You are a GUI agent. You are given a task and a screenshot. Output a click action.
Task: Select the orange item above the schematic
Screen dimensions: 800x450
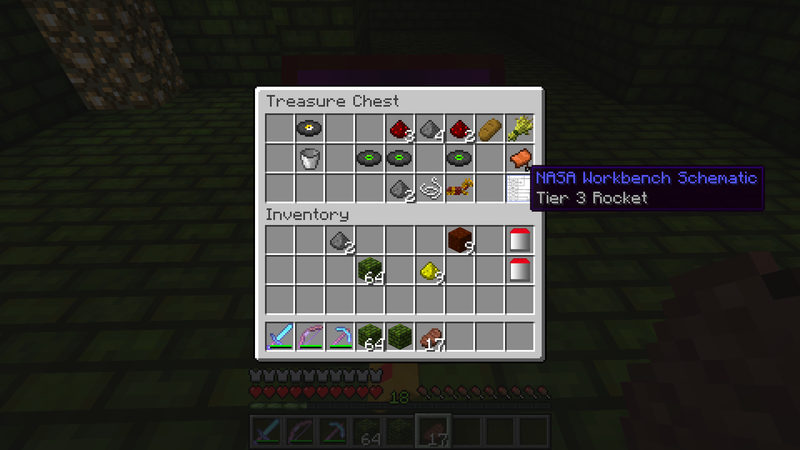(519, 158)
